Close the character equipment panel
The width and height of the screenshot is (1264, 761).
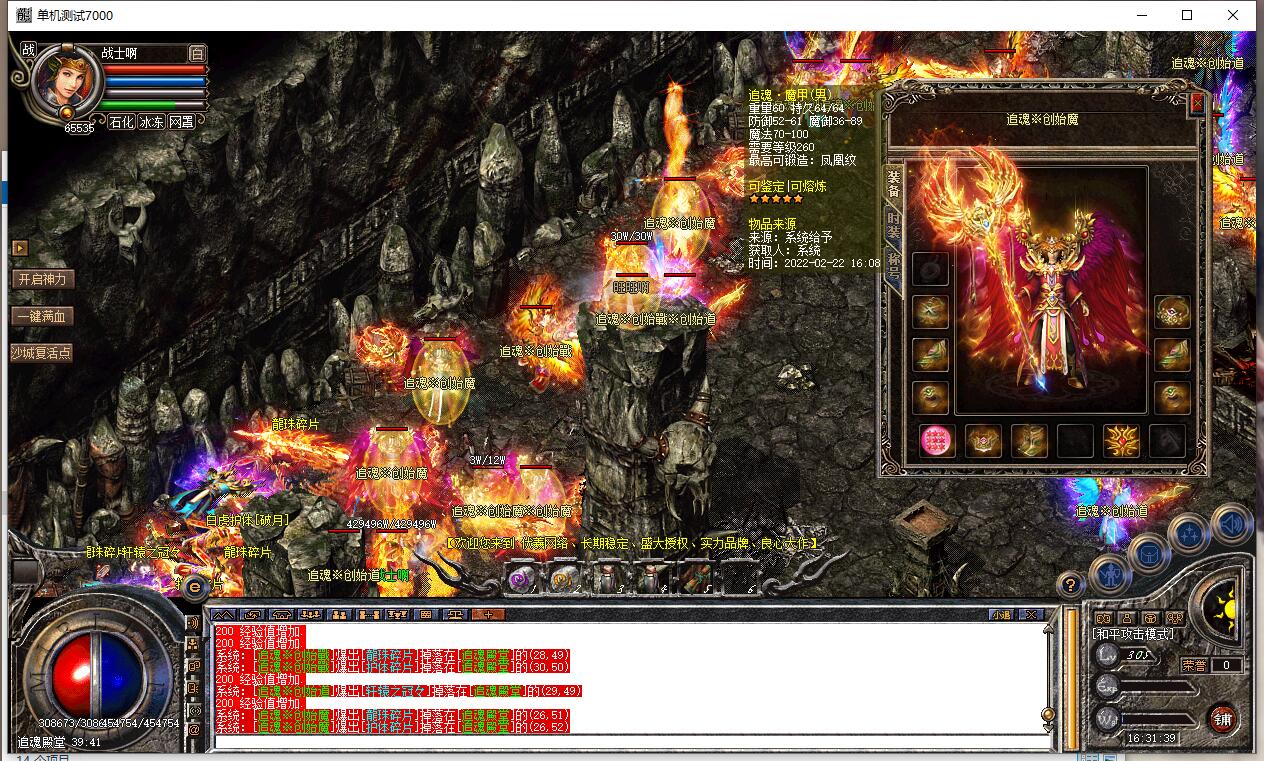tap(1197, 102)
